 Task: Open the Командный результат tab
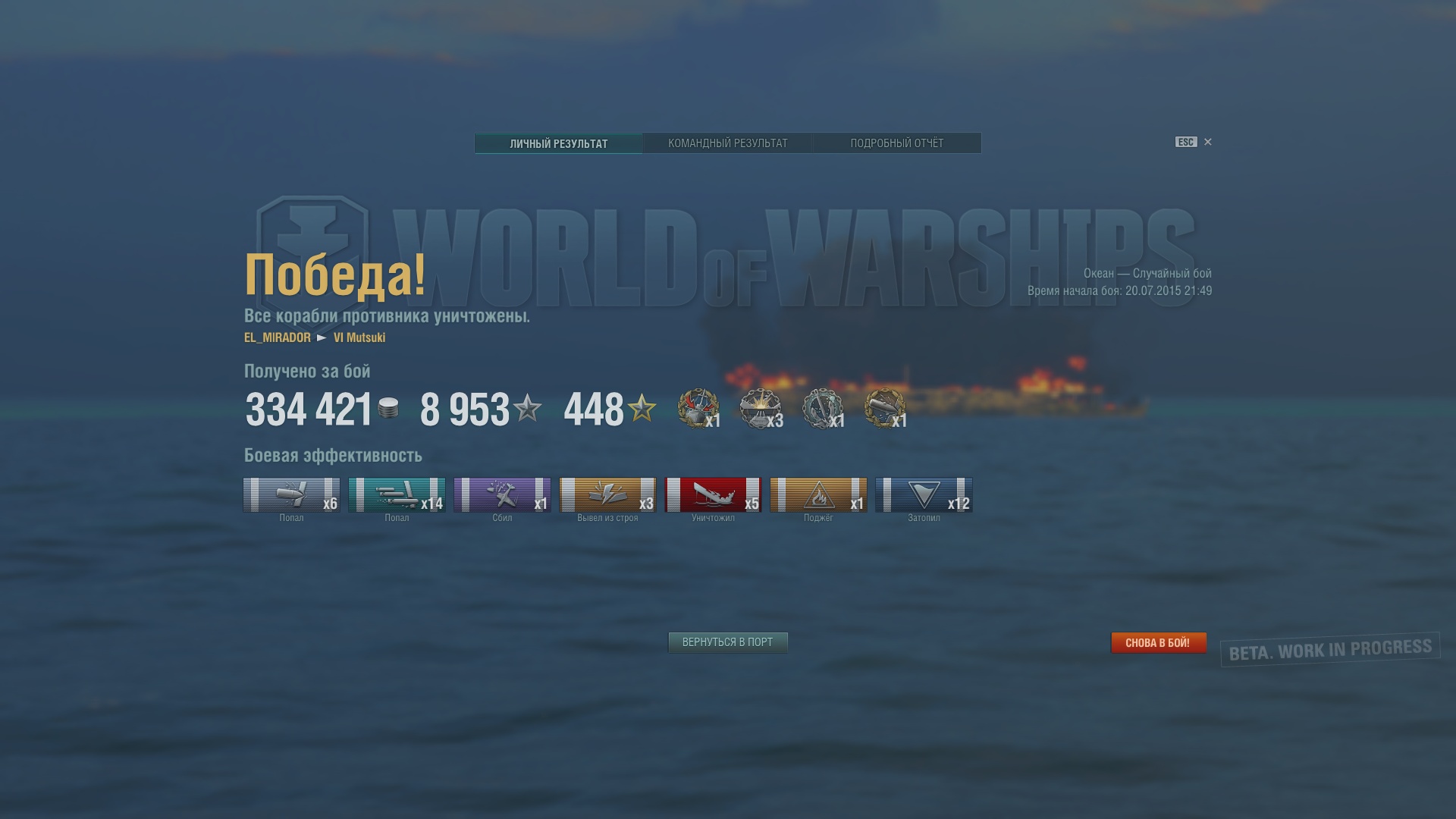pyautogui.click(x=727, y=143)
